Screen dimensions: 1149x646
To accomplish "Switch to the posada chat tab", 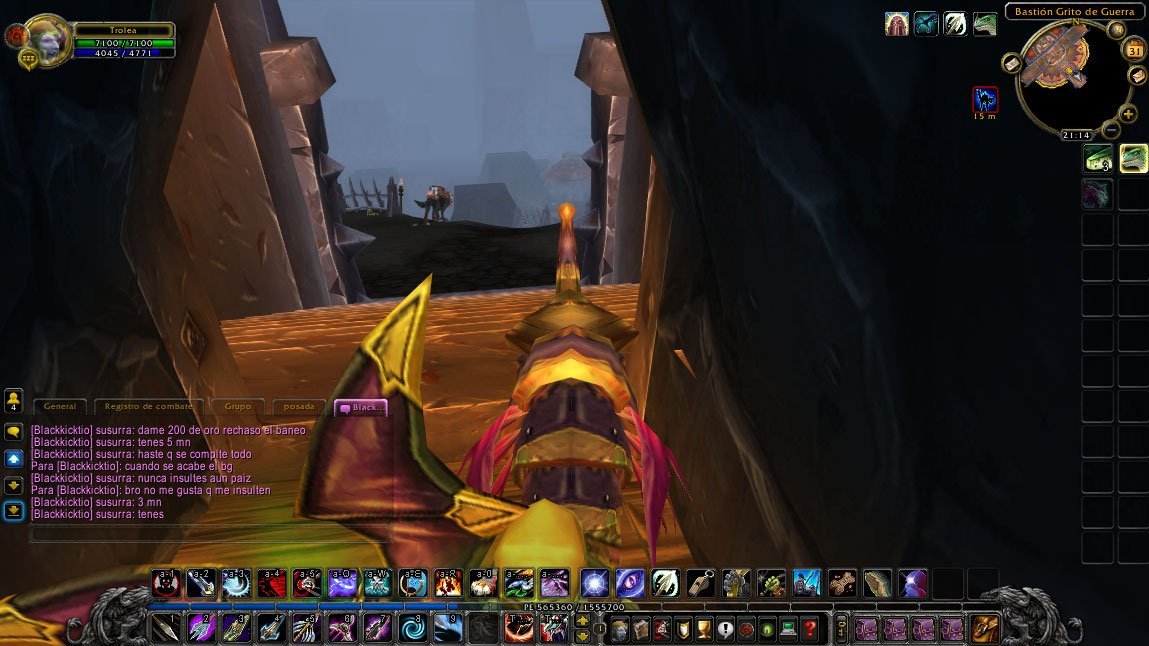I will (299, 407).
